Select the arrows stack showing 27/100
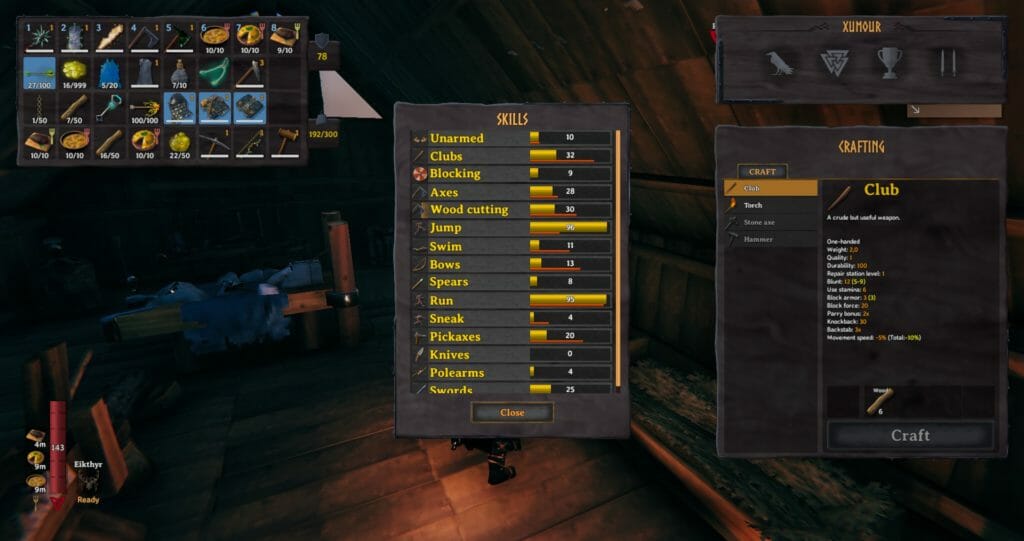 [39, 74]
